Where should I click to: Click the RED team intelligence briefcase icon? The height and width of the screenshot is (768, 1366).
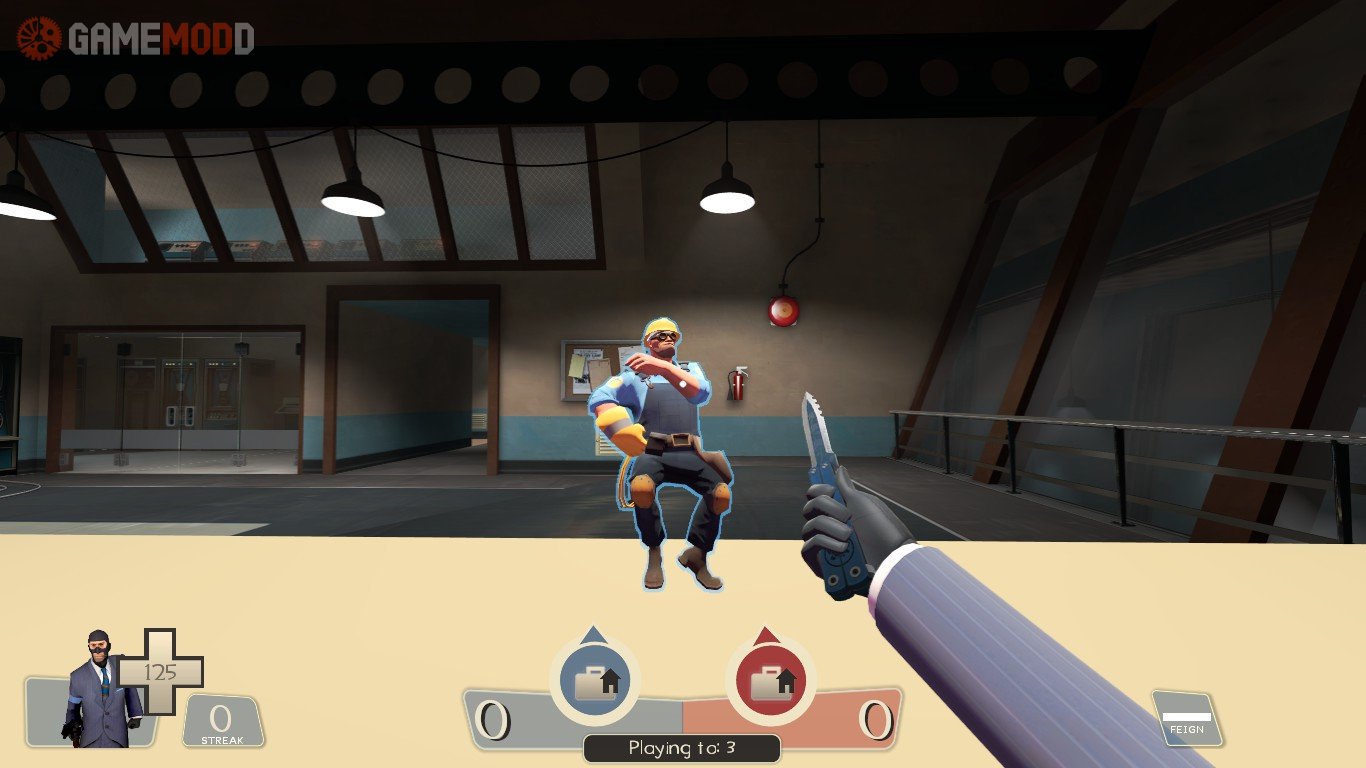(770, 682)
